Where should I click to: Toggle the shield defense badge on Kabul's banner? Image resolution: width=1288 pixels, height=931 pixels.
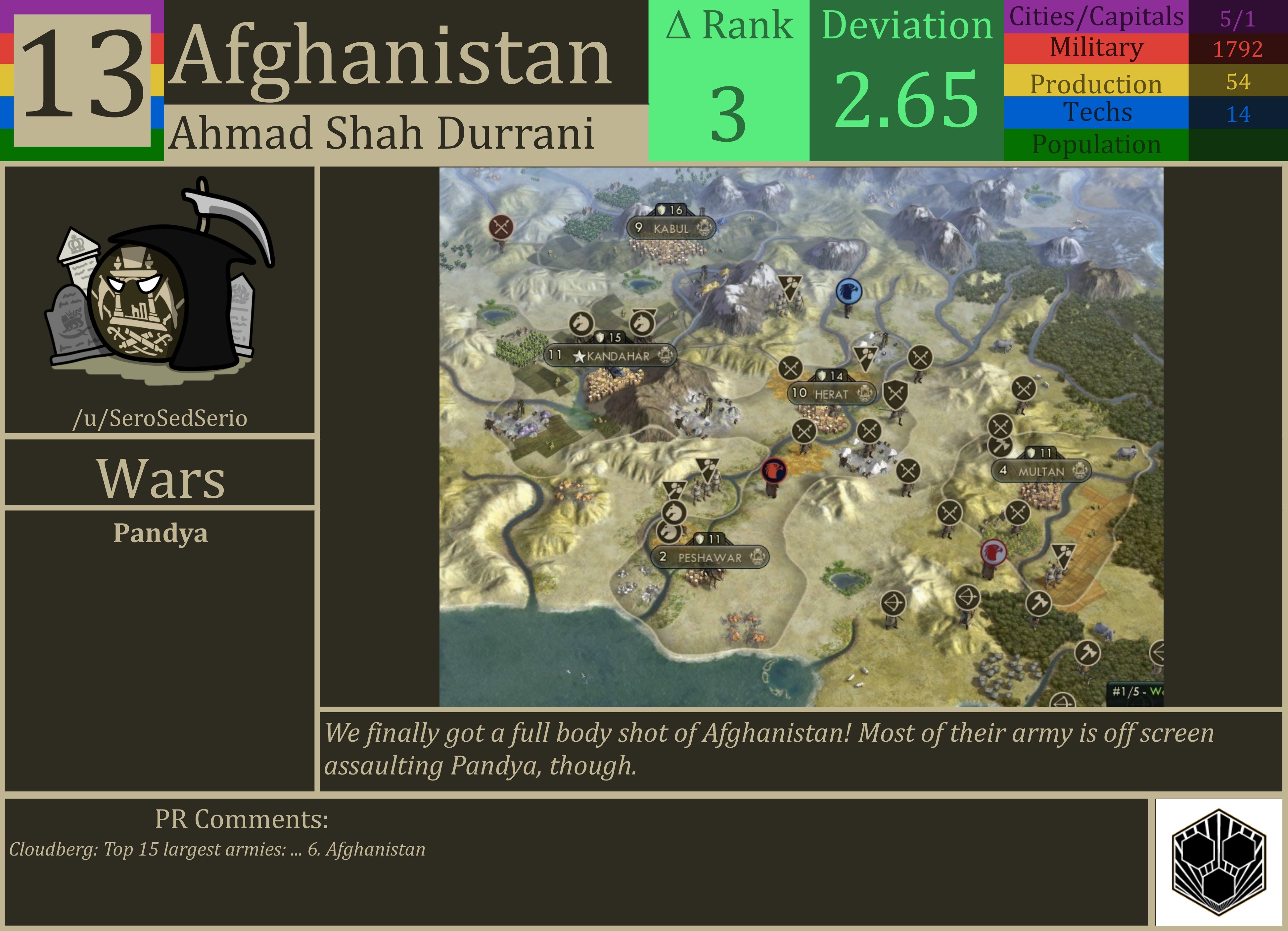pos(661,209)
